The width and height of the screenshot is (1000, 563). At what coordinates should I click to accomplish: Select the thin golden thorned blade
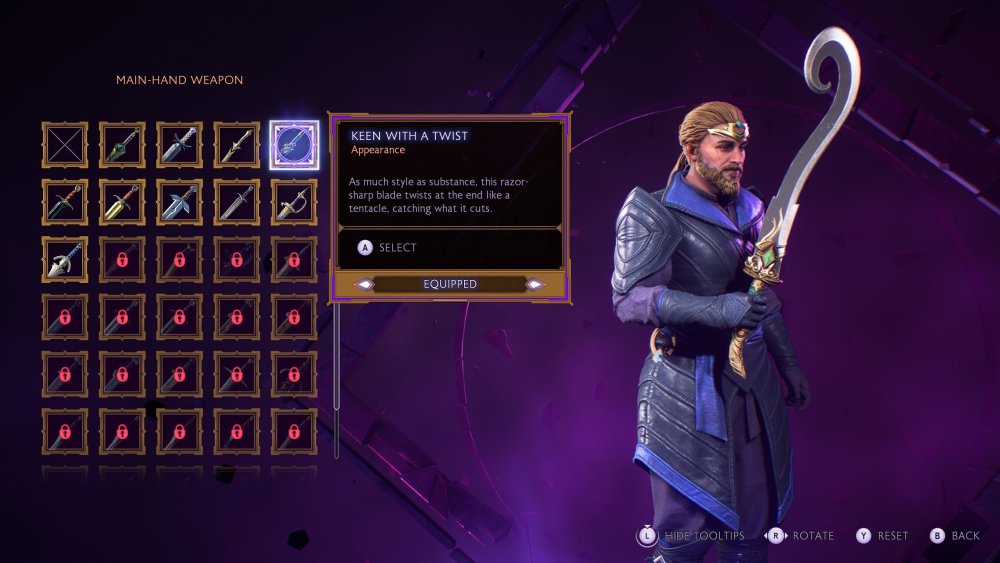(x=236, y=145)
